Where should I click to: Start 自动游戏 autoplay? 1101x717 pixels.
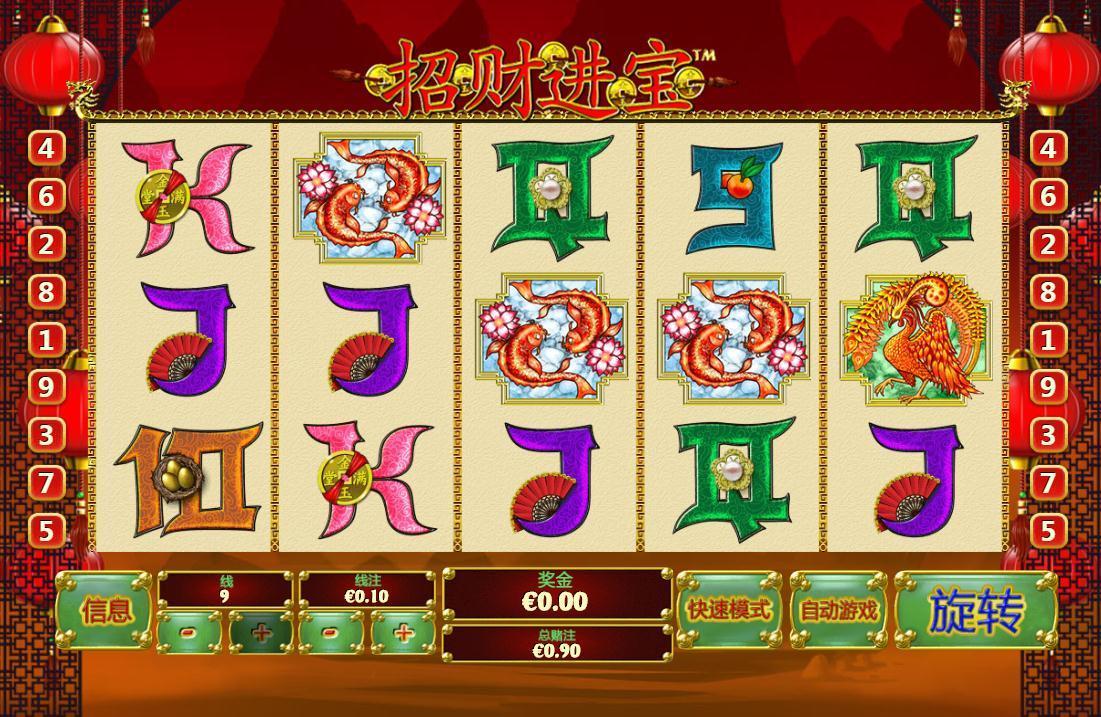[x=838, y=609]
